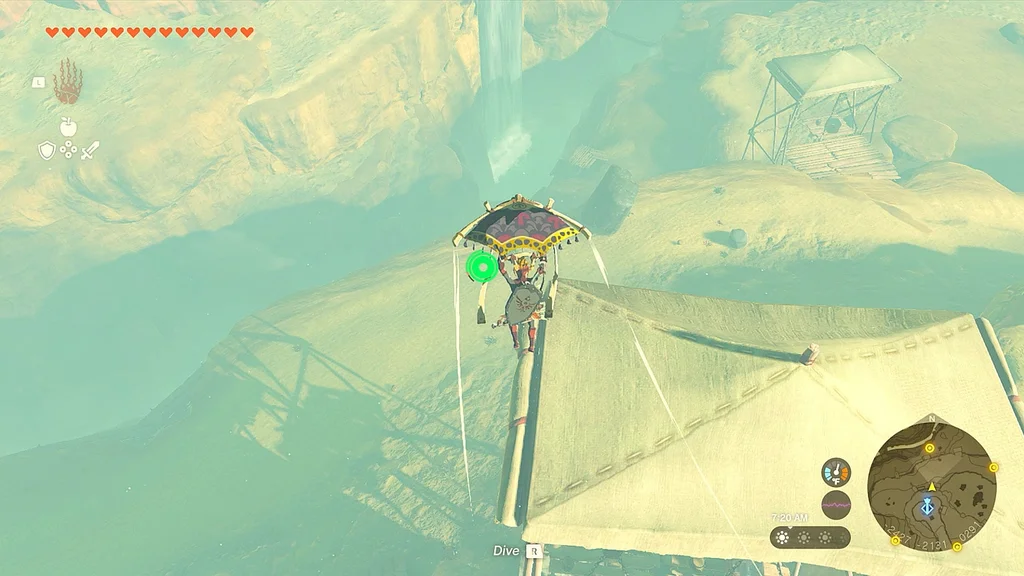Viewport: 1024px width, 576px height.
Task: Activate the Ultrahand ability hand icon
Action: pyautogui.click(x=67, y=82)
